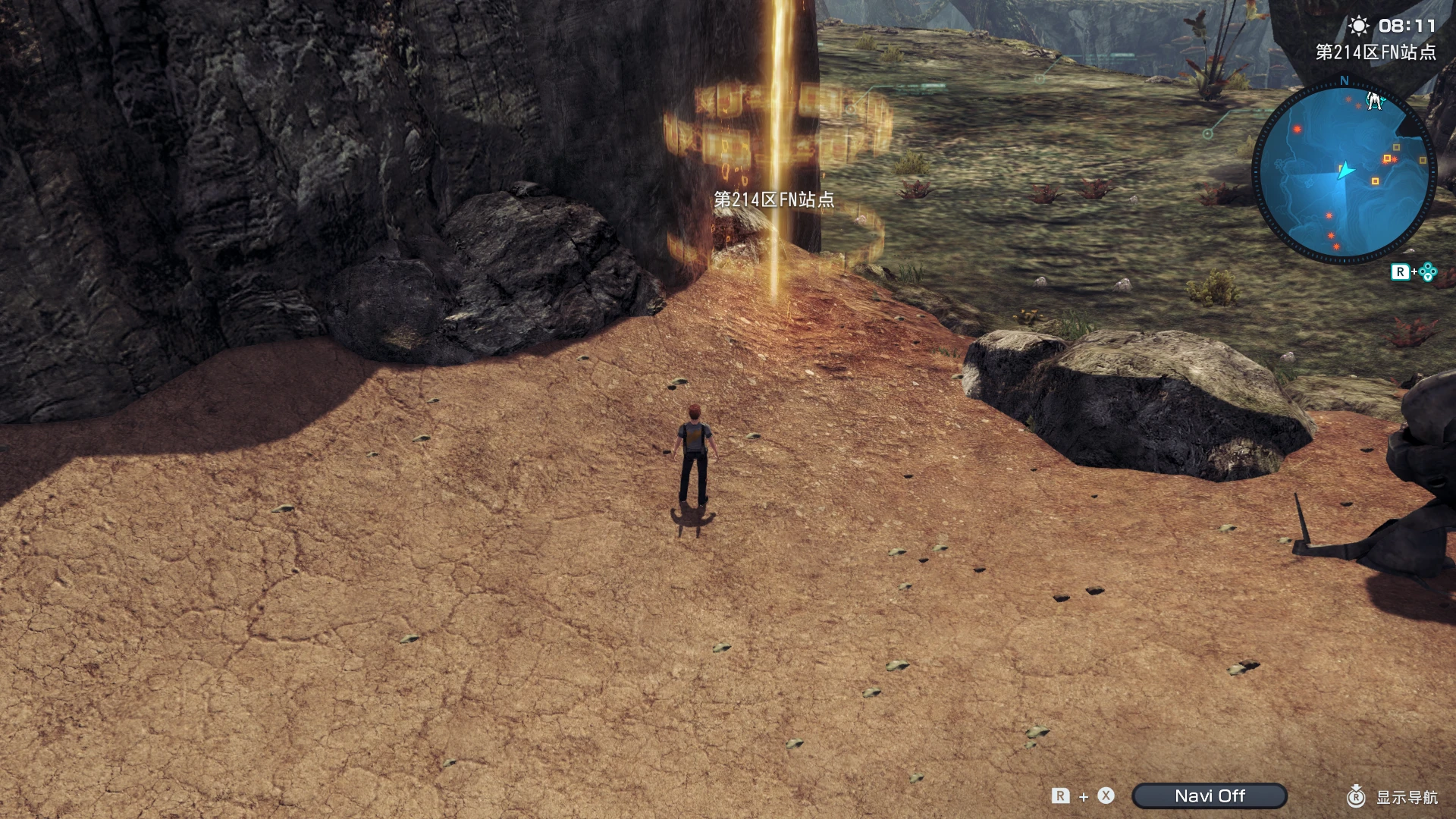This screenshot has width=1456, height=819.
Task: Click the R button icon next to Navi Off
Action: click(1061, 795)
